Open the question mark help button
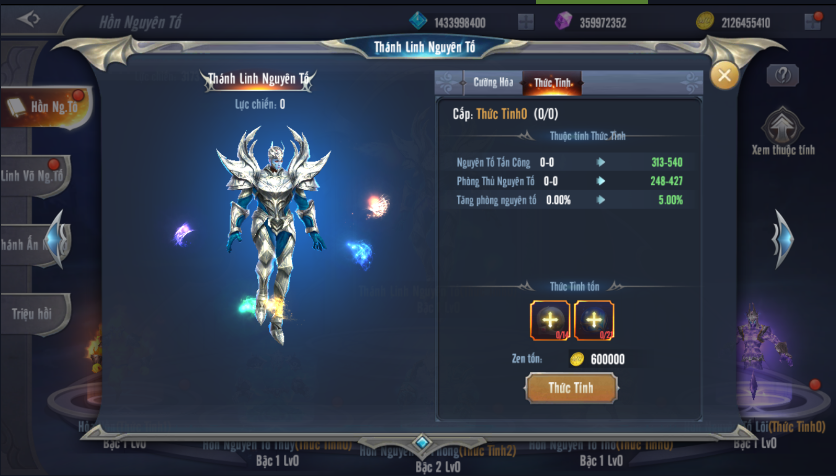The width and height of the screenshot is (836, 476). click(782, 75)
